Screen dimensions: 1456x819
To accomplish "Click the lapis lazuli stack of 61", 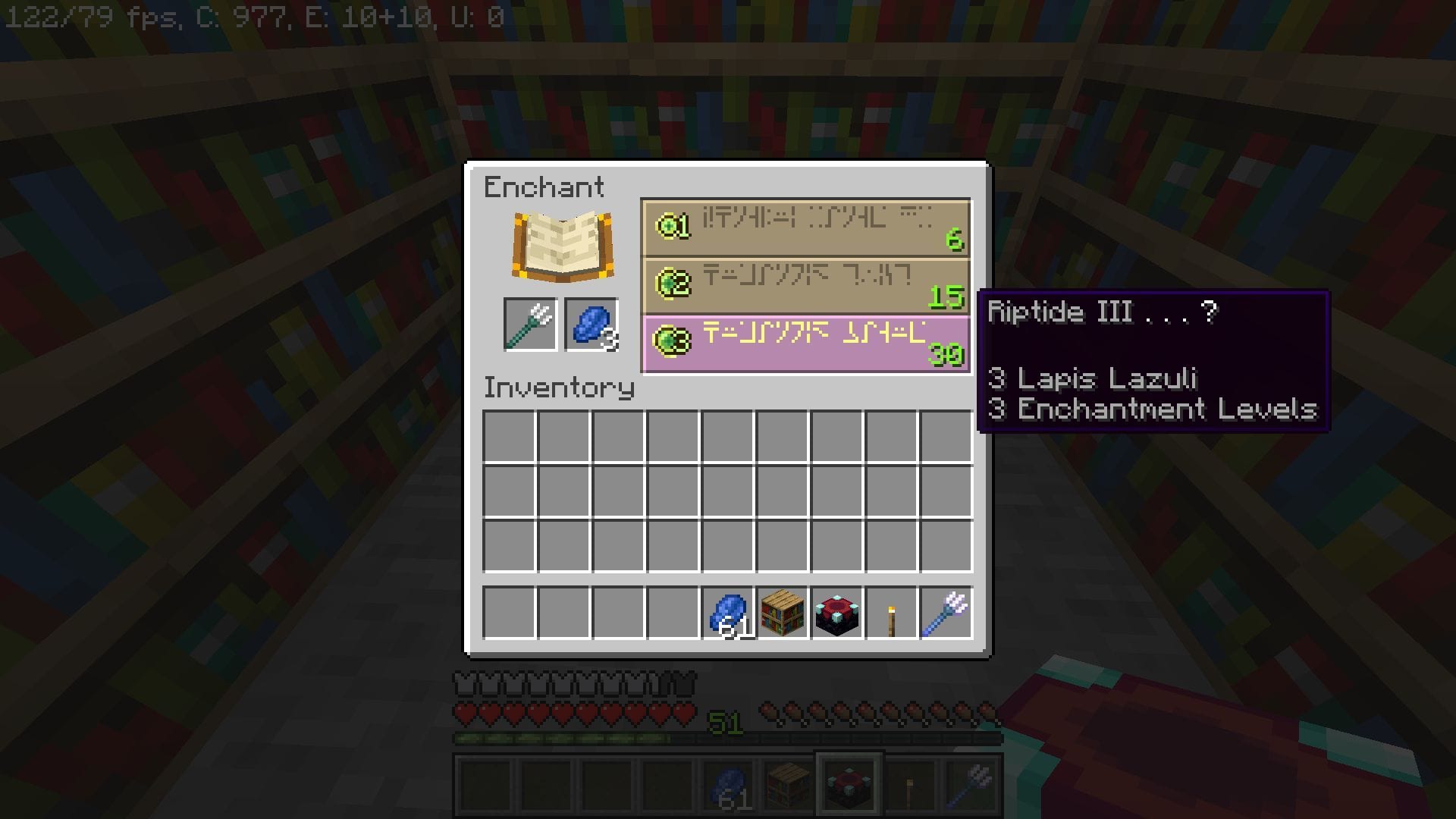I will 729,614.
